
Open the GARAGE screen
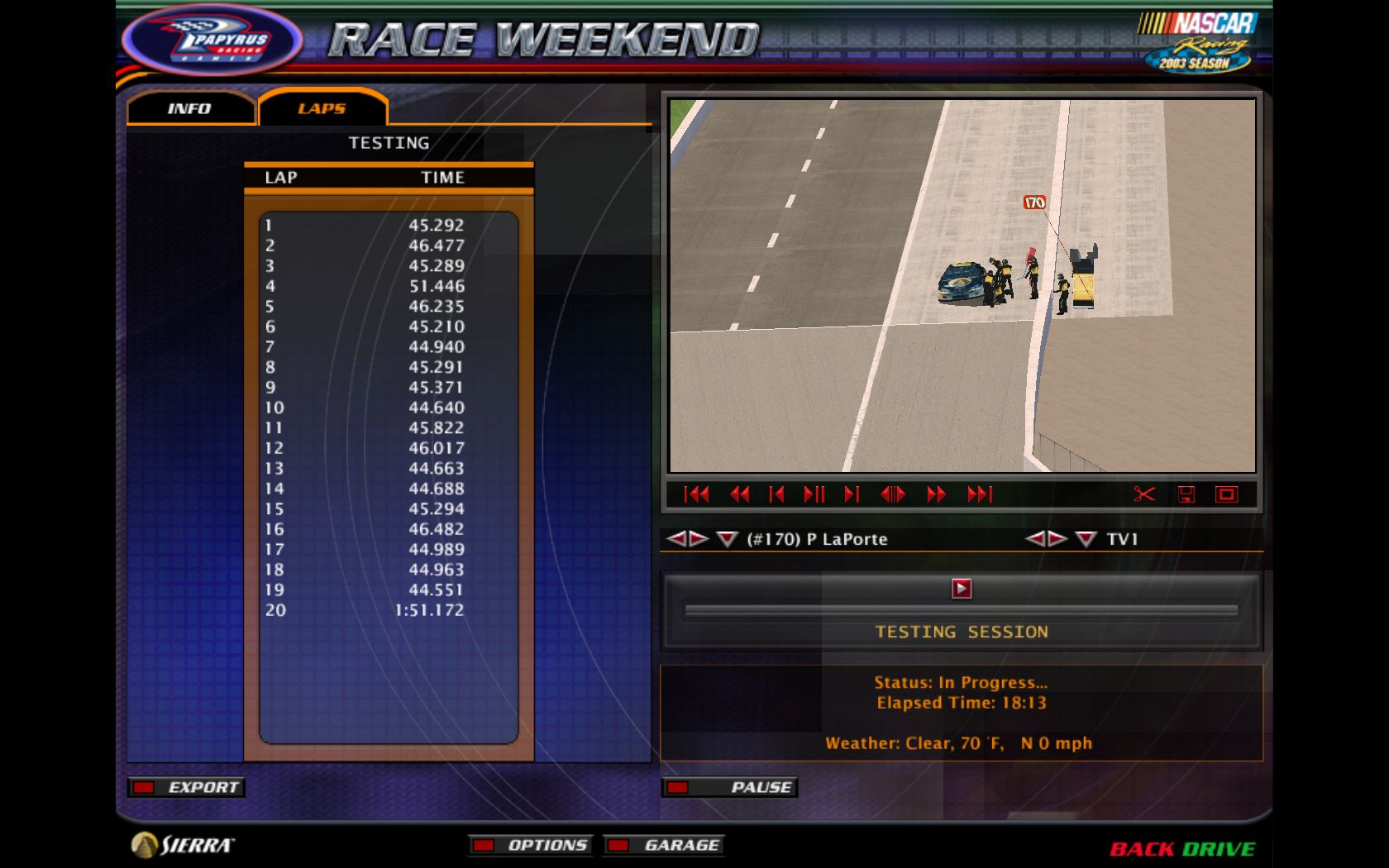(x=664, y=845)
